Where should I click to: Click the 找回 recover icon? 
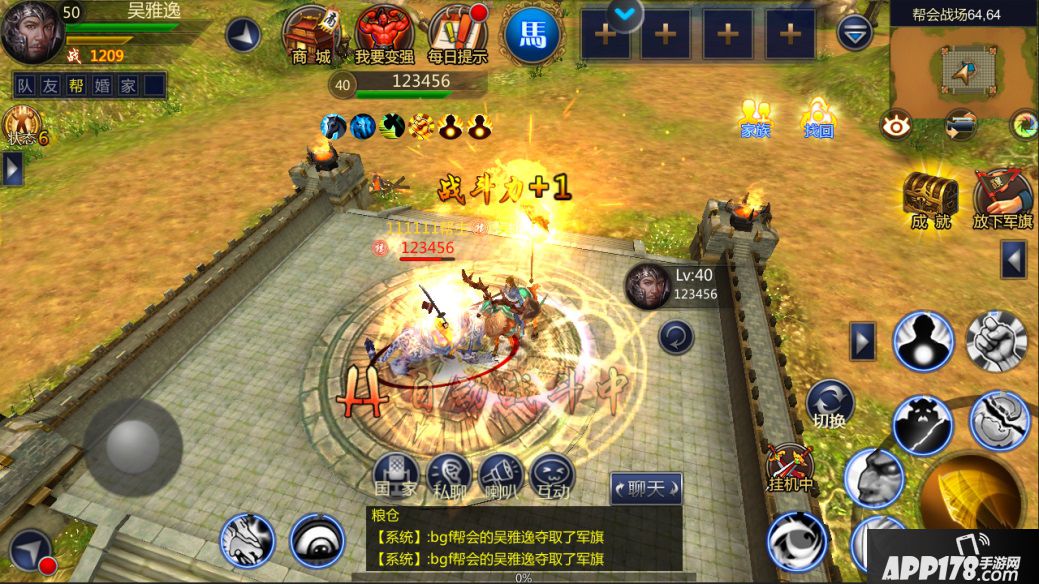click(x=818, y=118)
